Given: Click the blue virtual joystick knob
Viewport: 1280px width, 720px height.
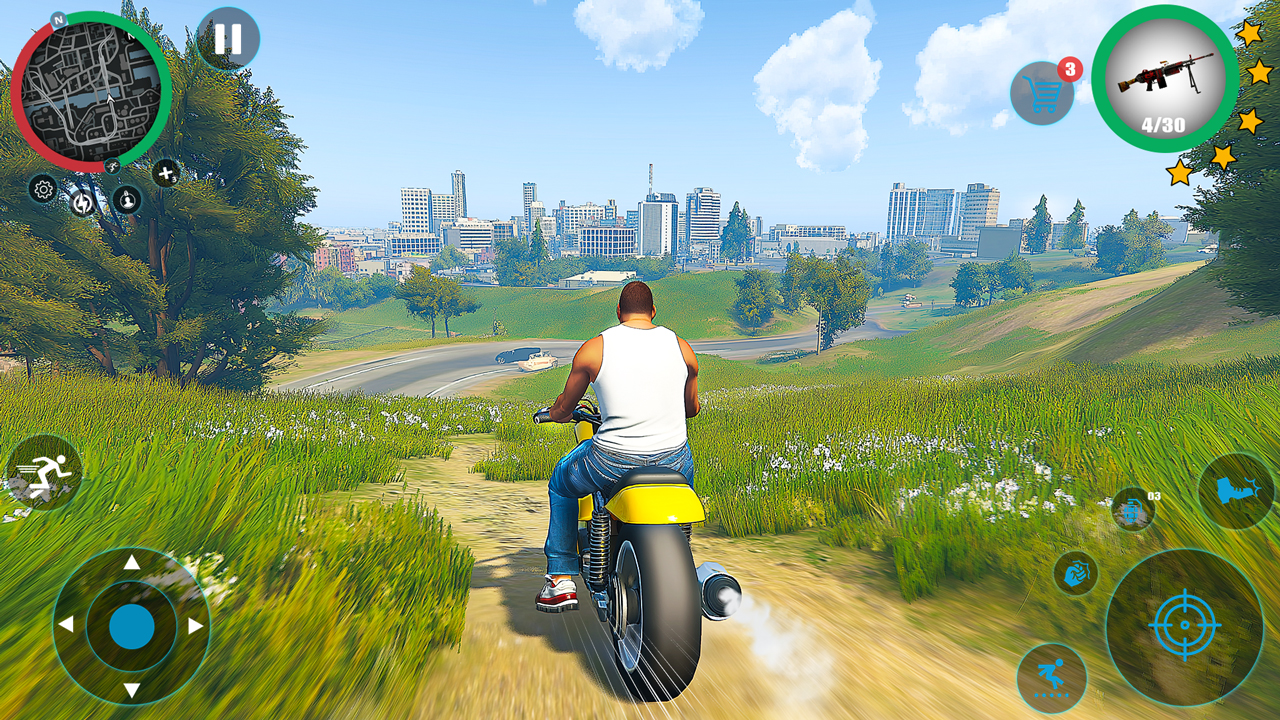Looking at the screenshot, I should 131,626.
